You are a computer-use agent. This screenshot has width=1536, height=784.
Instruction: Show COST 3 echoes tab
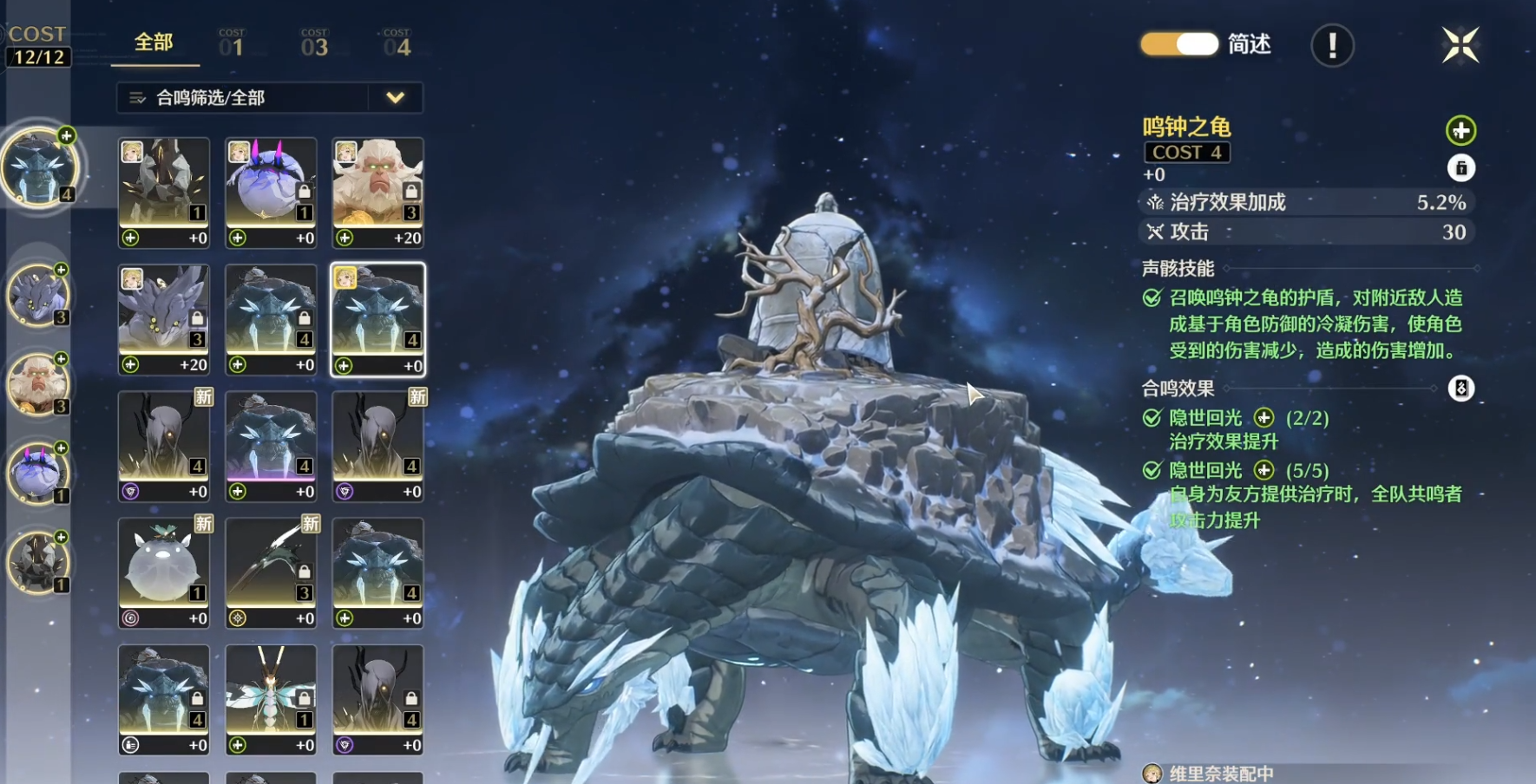(314, 43)
